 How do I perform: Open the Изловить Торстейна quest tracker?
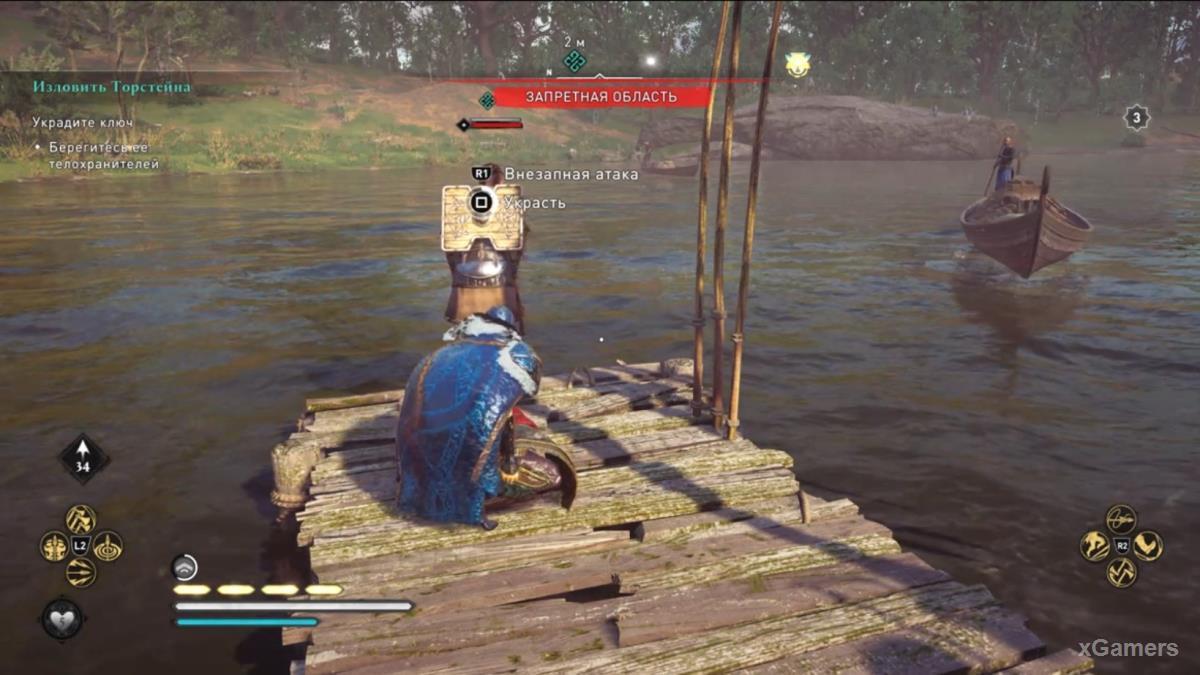point(111,87)
